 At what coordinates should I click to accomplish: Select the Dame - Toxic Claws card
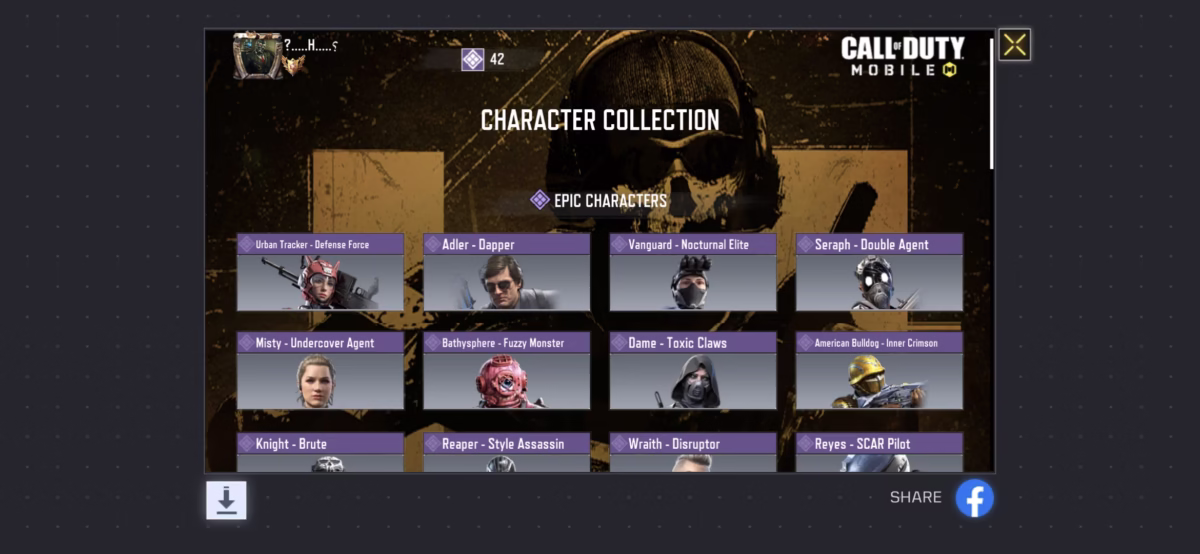click(692, 371)
